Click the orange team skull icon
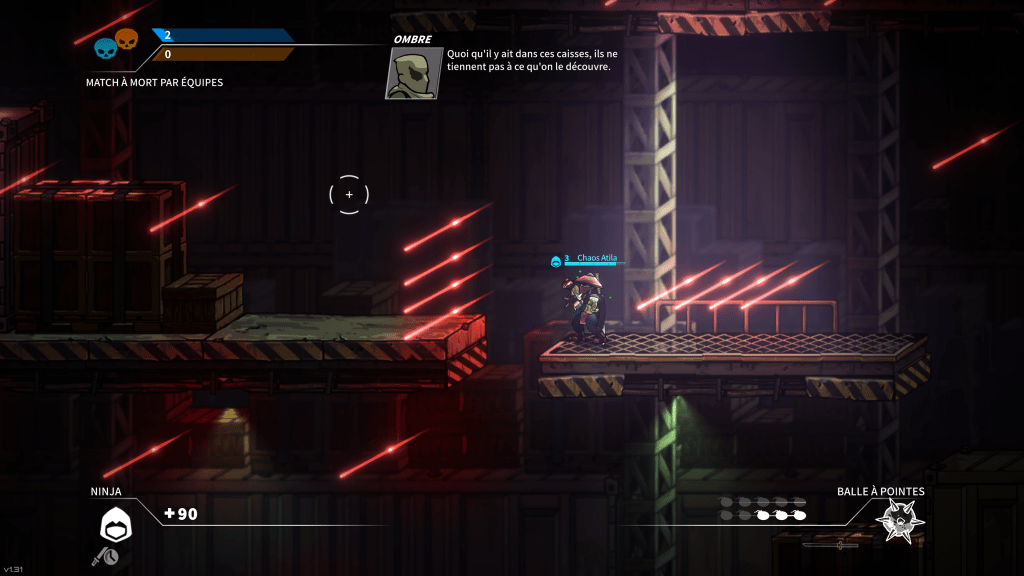1024x576 pixels. tap(126, 39)
